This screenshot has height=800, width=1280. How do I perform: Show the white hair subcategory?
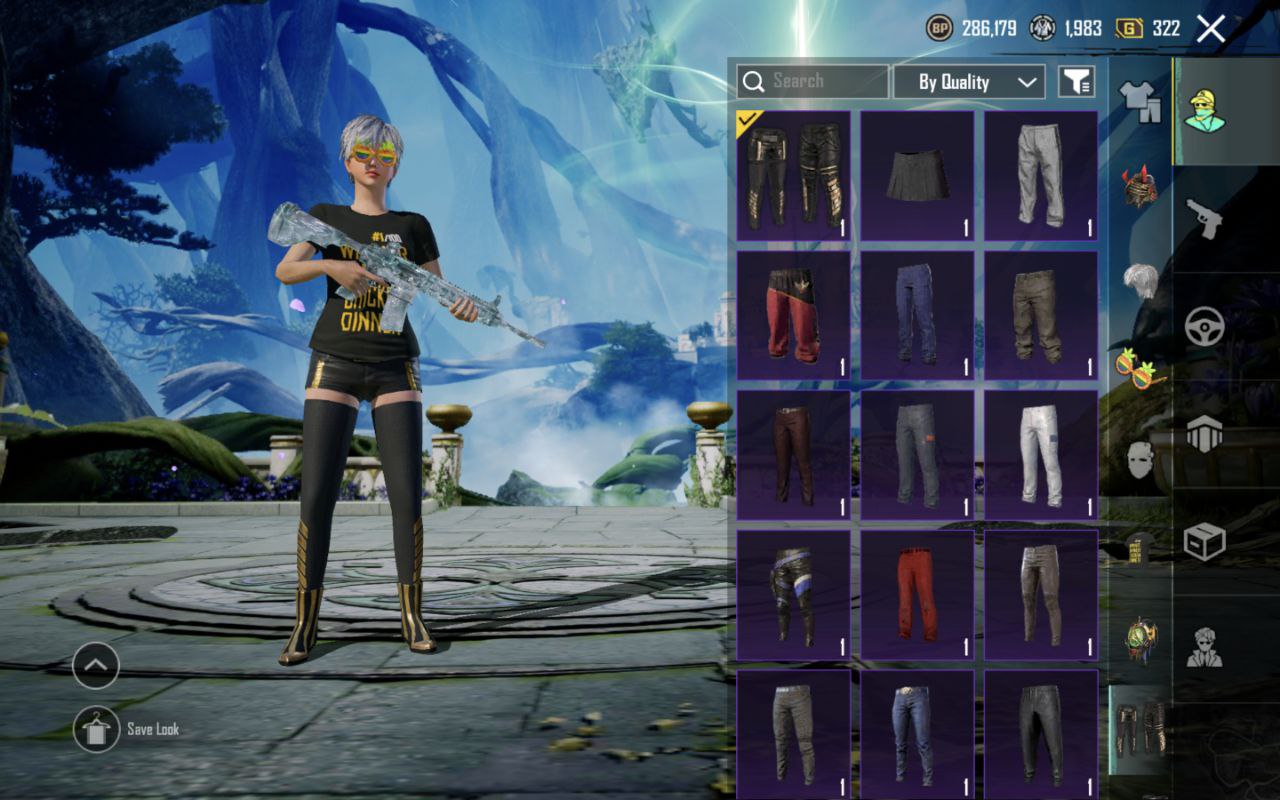click(x=1140, y=280)
